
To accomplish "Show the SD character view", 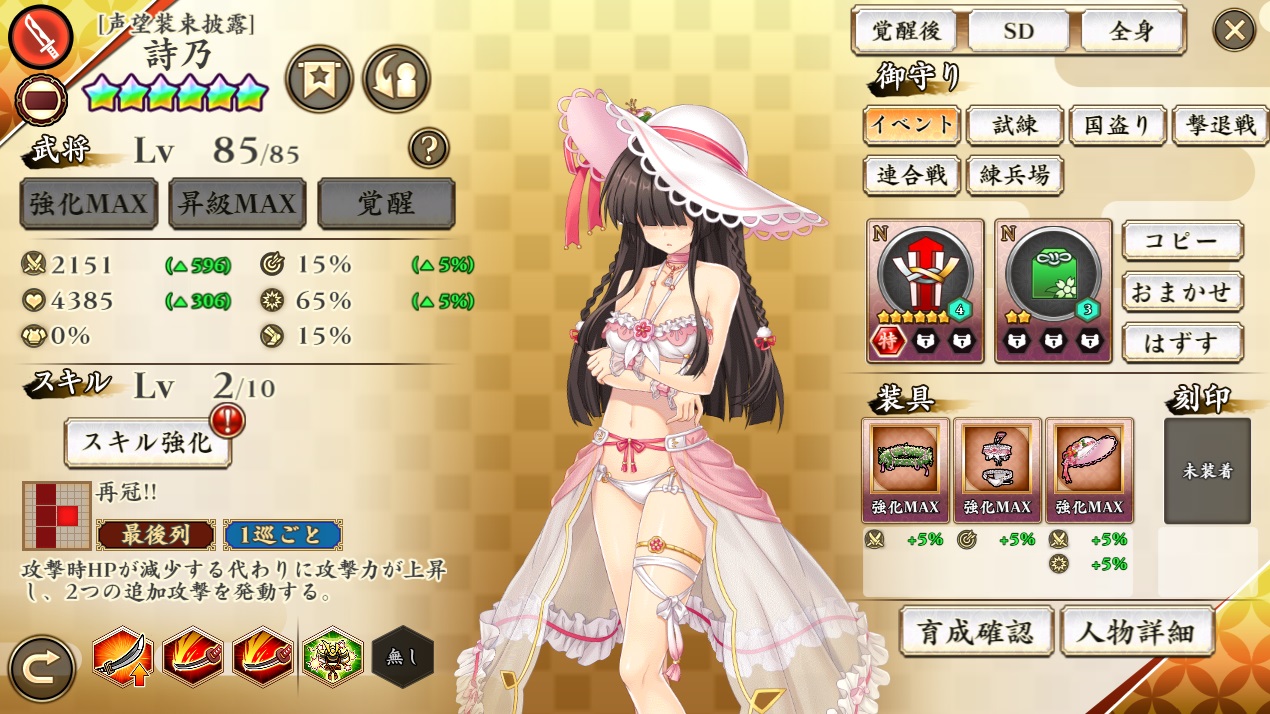I will [1018, 31].
